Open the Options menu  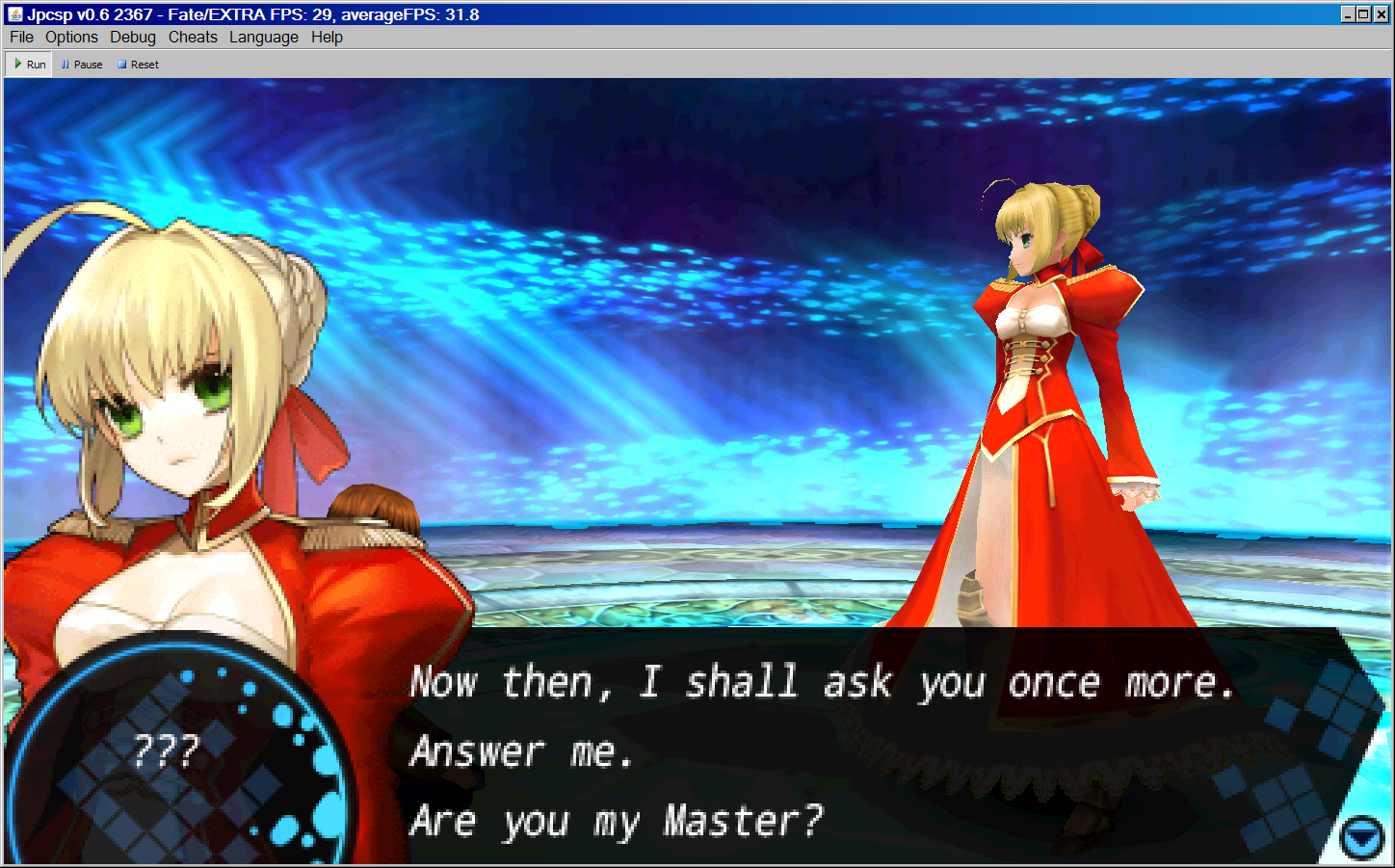[x=71, y=37]
